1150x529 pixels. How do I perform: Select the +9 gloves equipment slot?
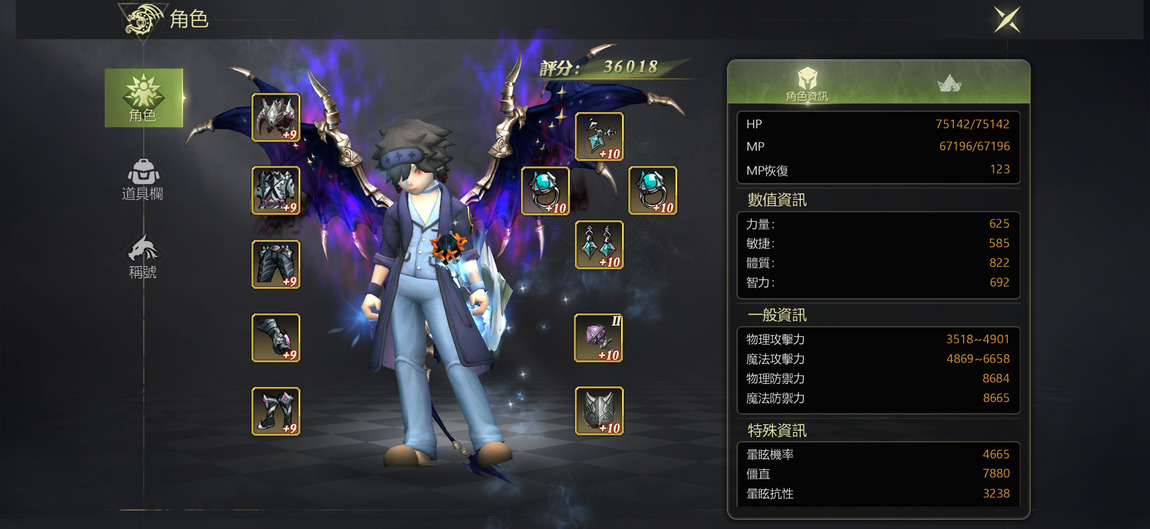[276, 338]
